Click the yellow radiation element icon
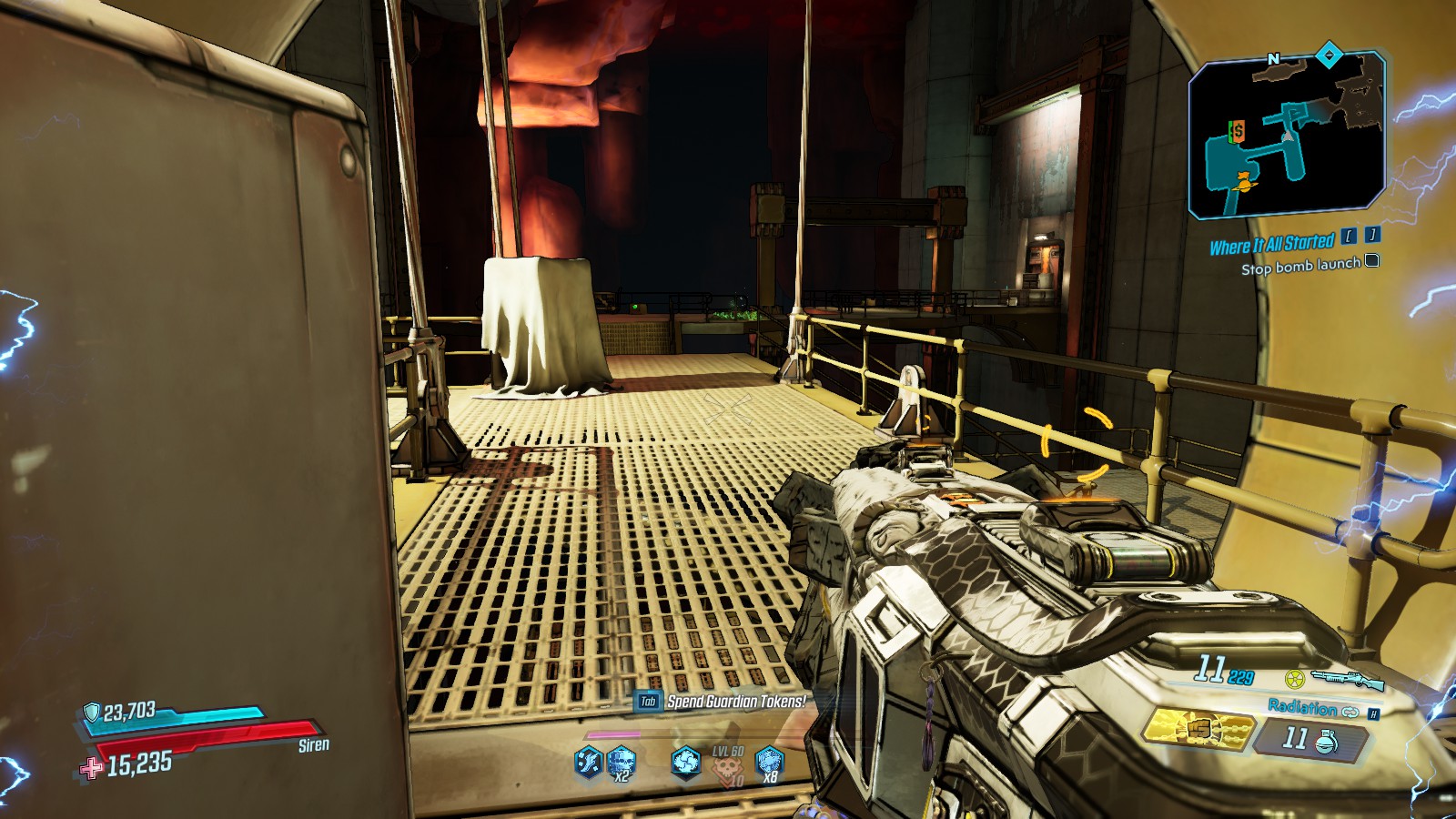Viewport: 1456px width, 819px height. point(1295,679)
